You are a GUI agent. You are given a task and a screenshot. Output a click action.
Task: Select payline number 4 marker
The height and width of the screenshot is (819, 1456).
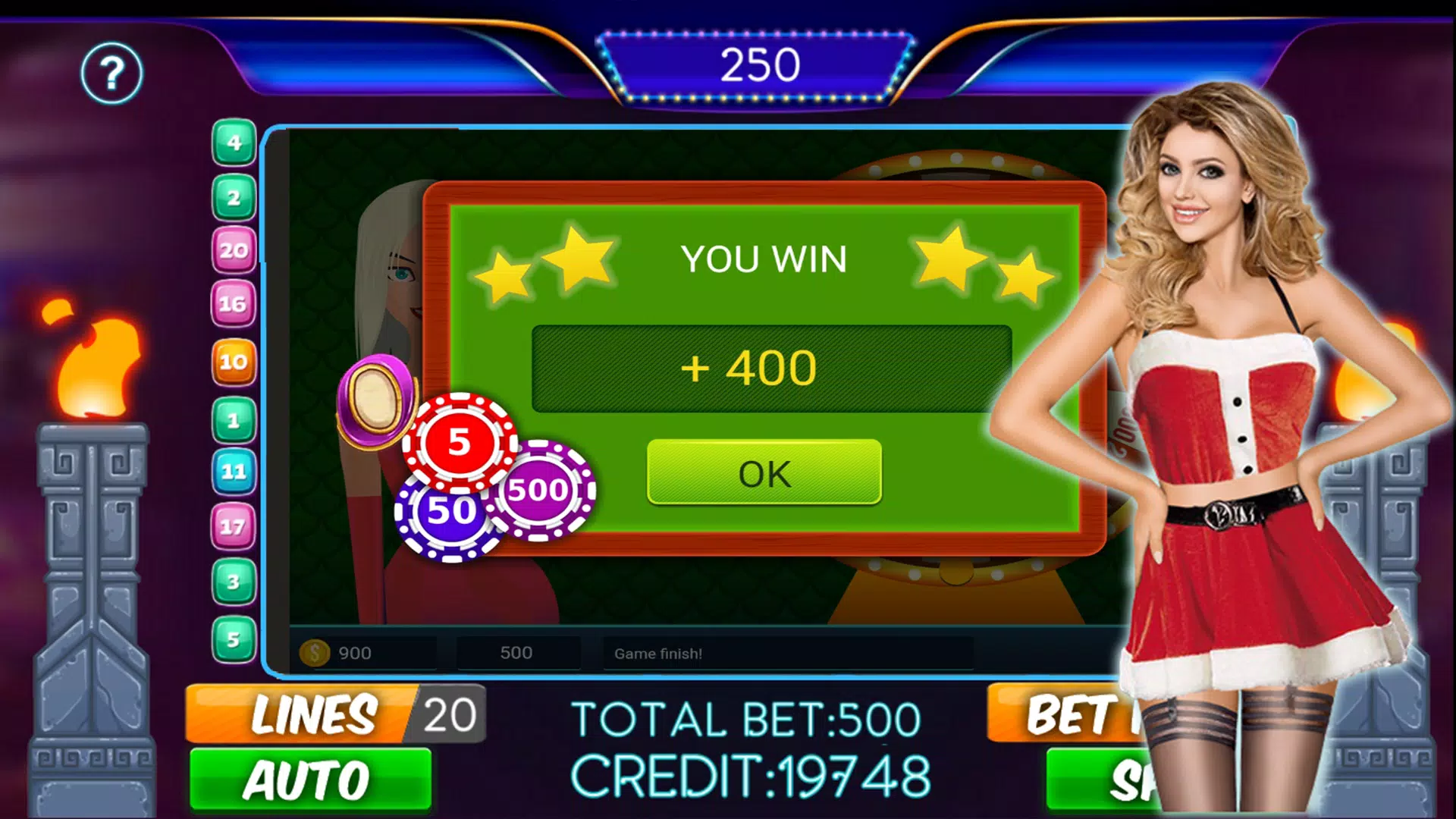pyautogui.click(x=234, y=143)
